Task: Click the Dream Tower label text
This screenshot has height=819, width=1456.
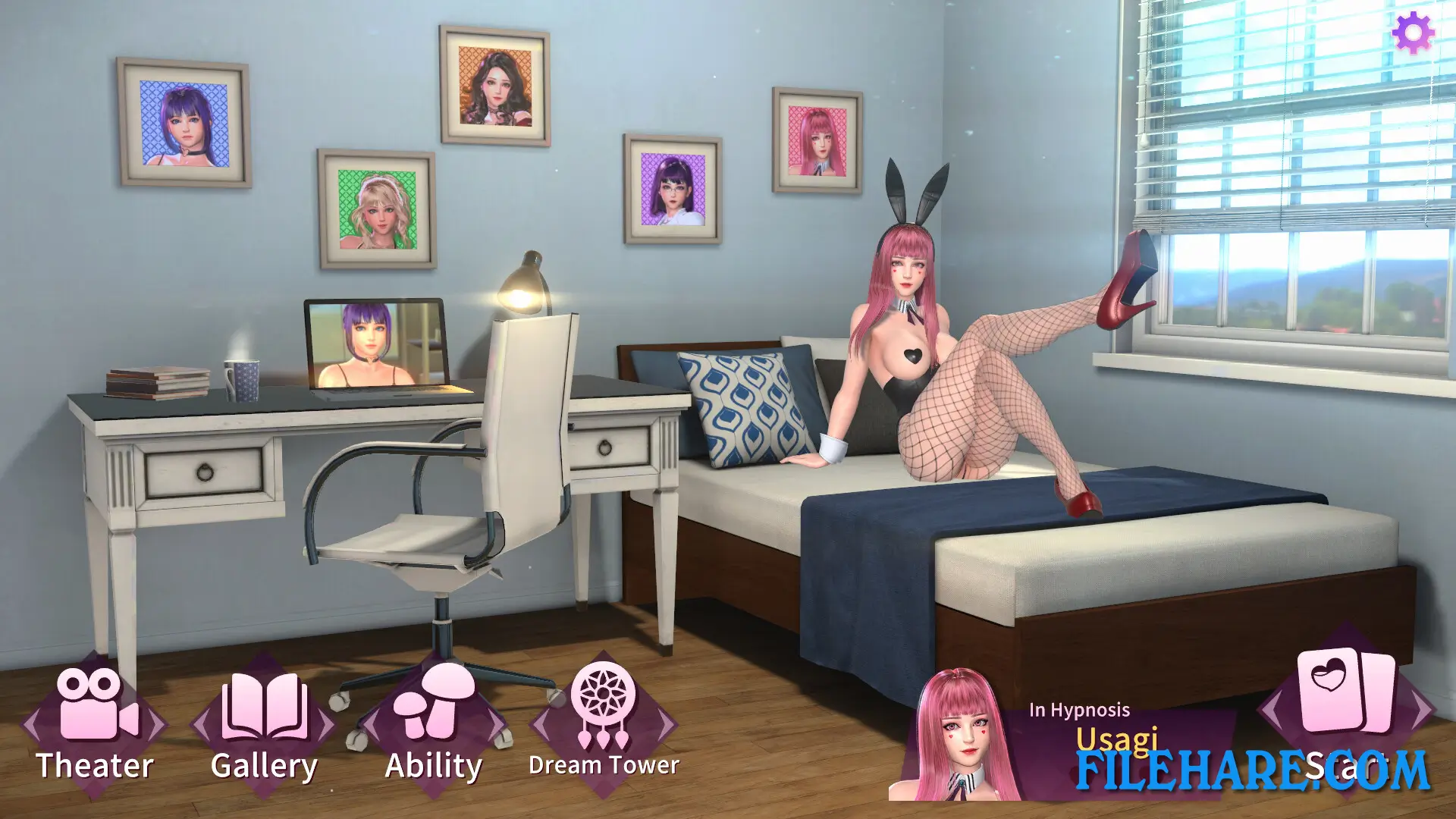Action: pyautogui.click(x=604, y=766)
